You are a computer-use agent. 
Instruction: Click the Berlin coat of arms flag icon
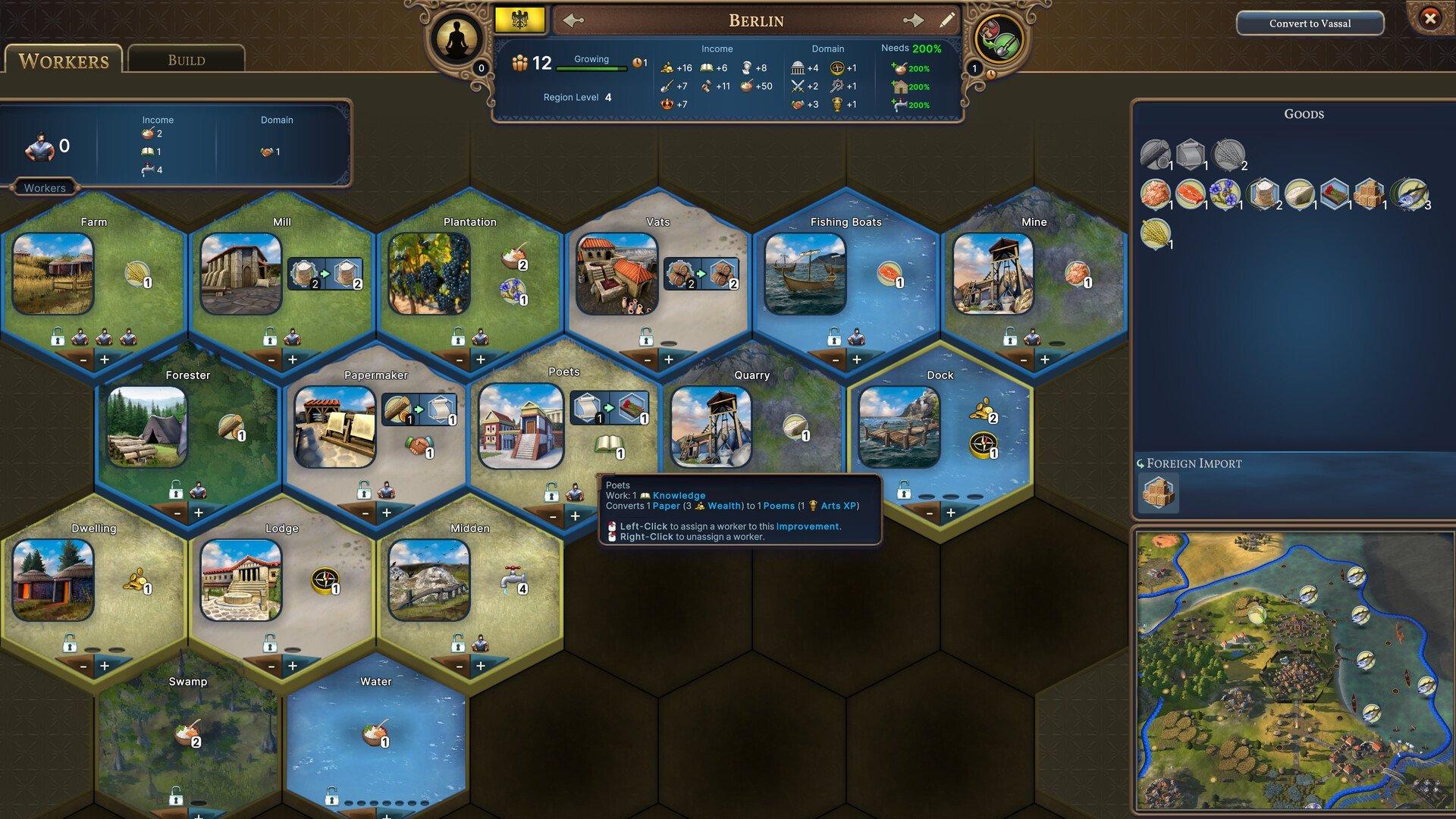[x=520, y=19]
